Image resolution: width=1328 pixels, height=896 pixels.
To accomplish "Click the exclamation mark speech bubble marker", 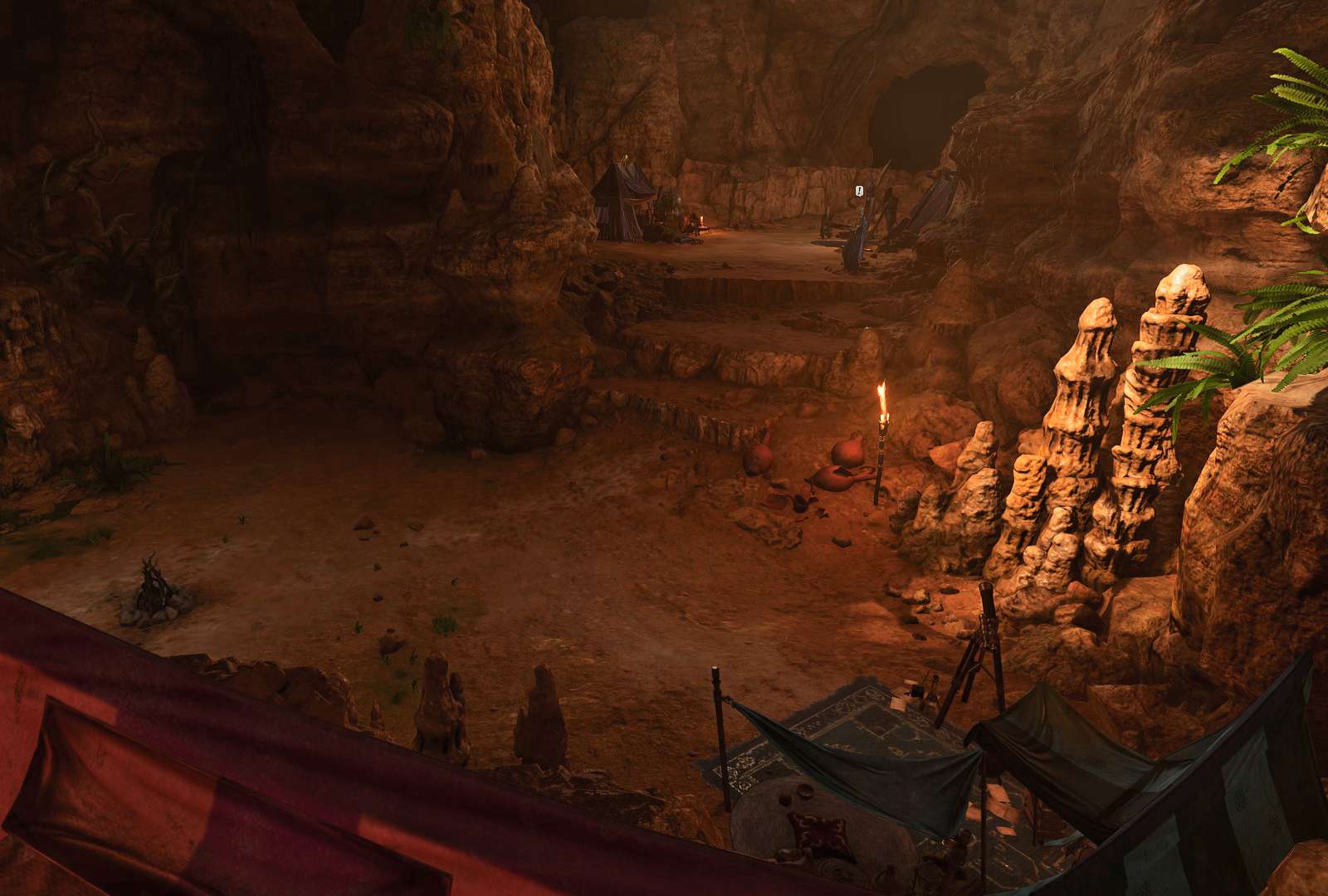I will (x=860, y=192).
